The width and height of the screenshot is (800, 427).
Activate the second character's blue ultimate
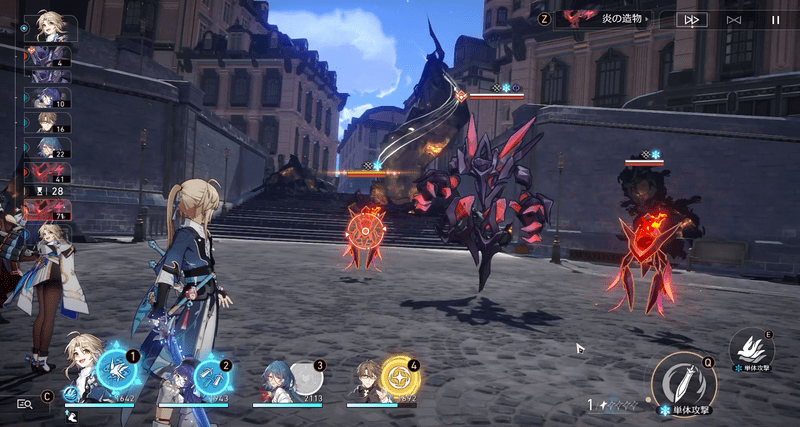(x=211, y=378)
